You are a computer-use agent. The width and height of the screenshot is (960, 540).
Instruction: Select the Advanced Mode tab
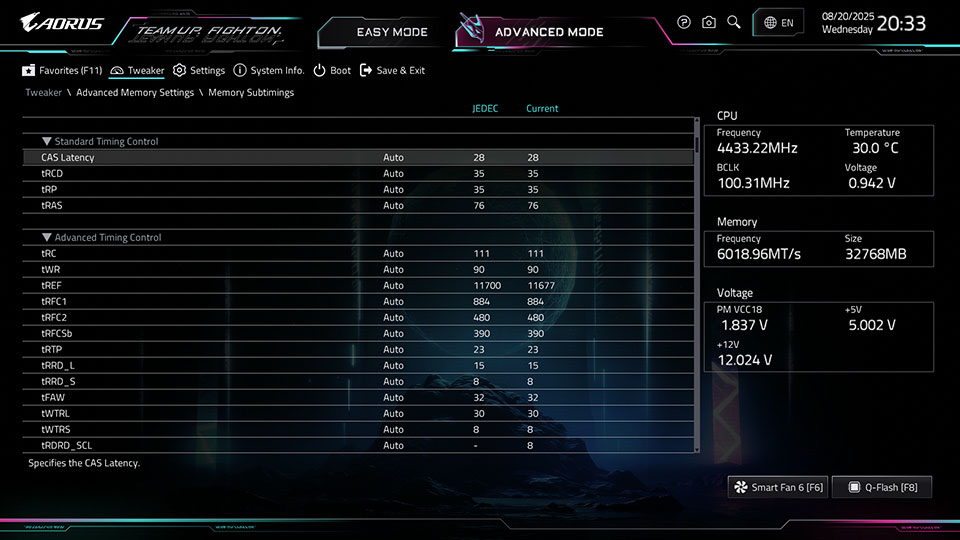548,32
